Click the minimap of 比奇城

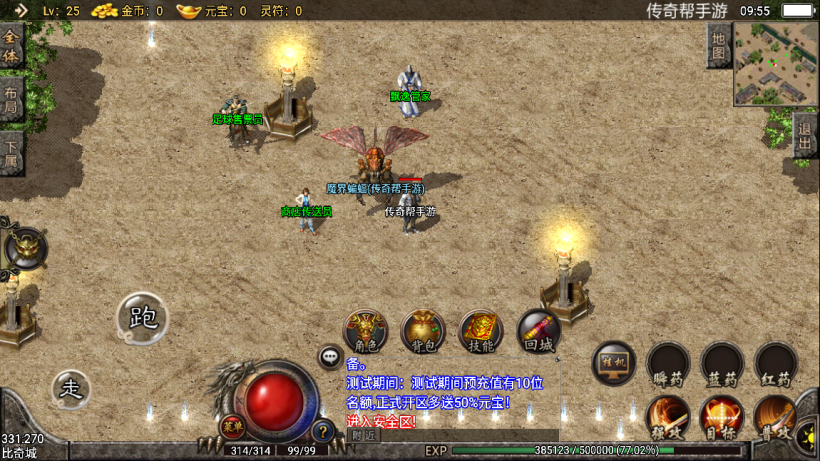(x=775, y=64)
